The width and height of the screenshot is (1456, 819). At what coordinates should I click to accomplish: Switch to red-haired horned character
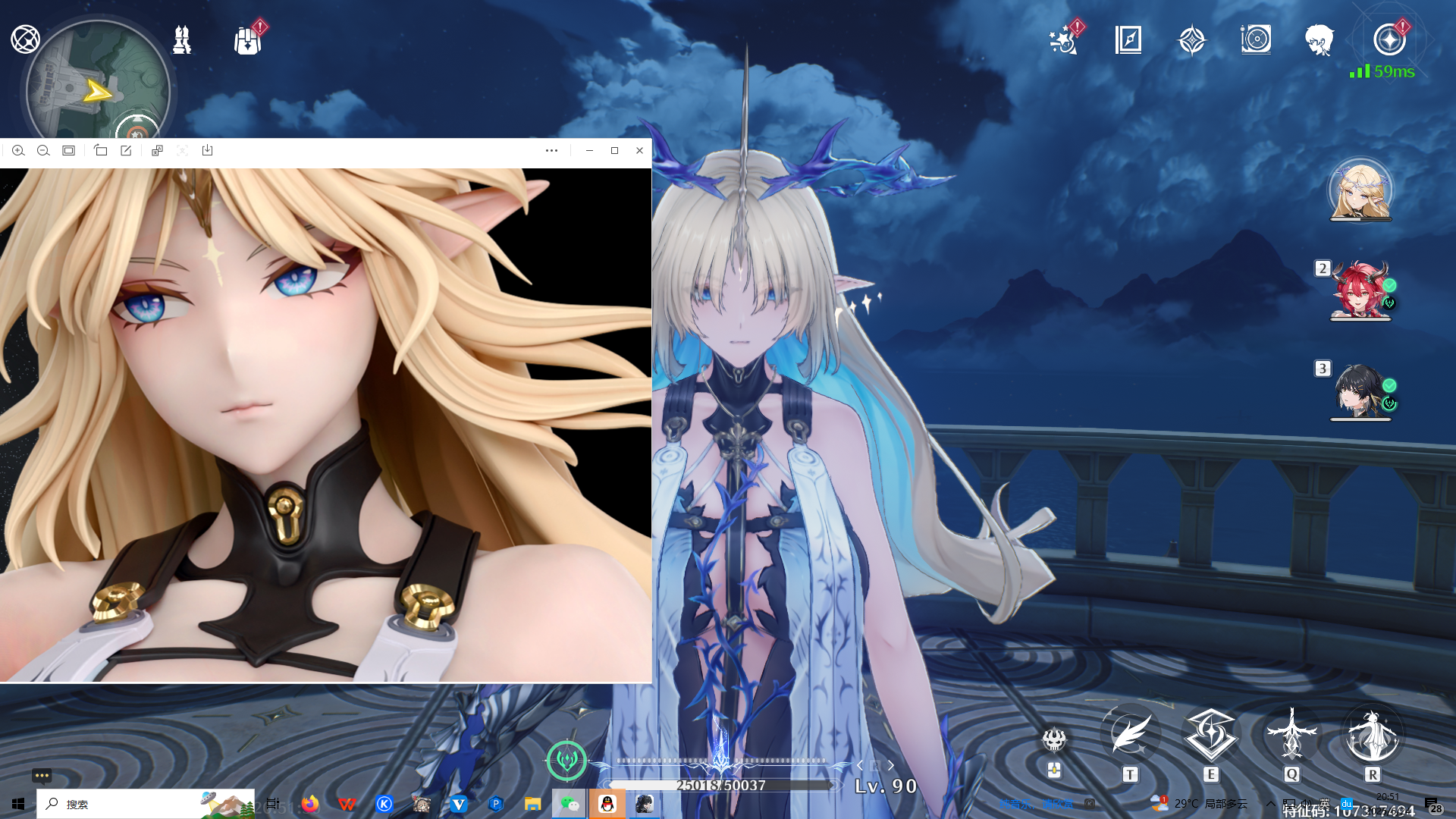[1360, 290]
